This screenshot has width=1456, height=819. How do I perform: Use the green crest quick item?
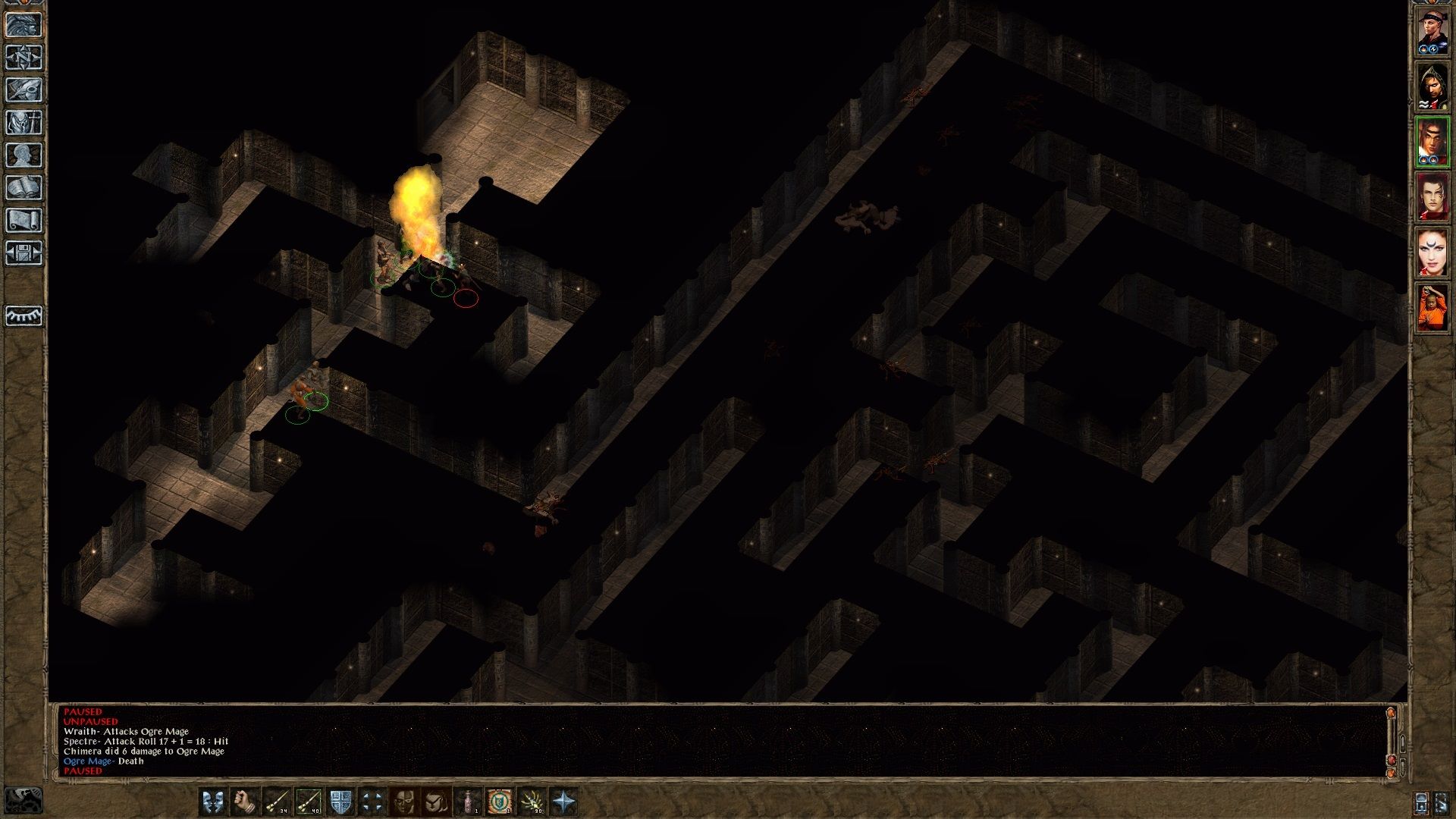tap(500, 801)
